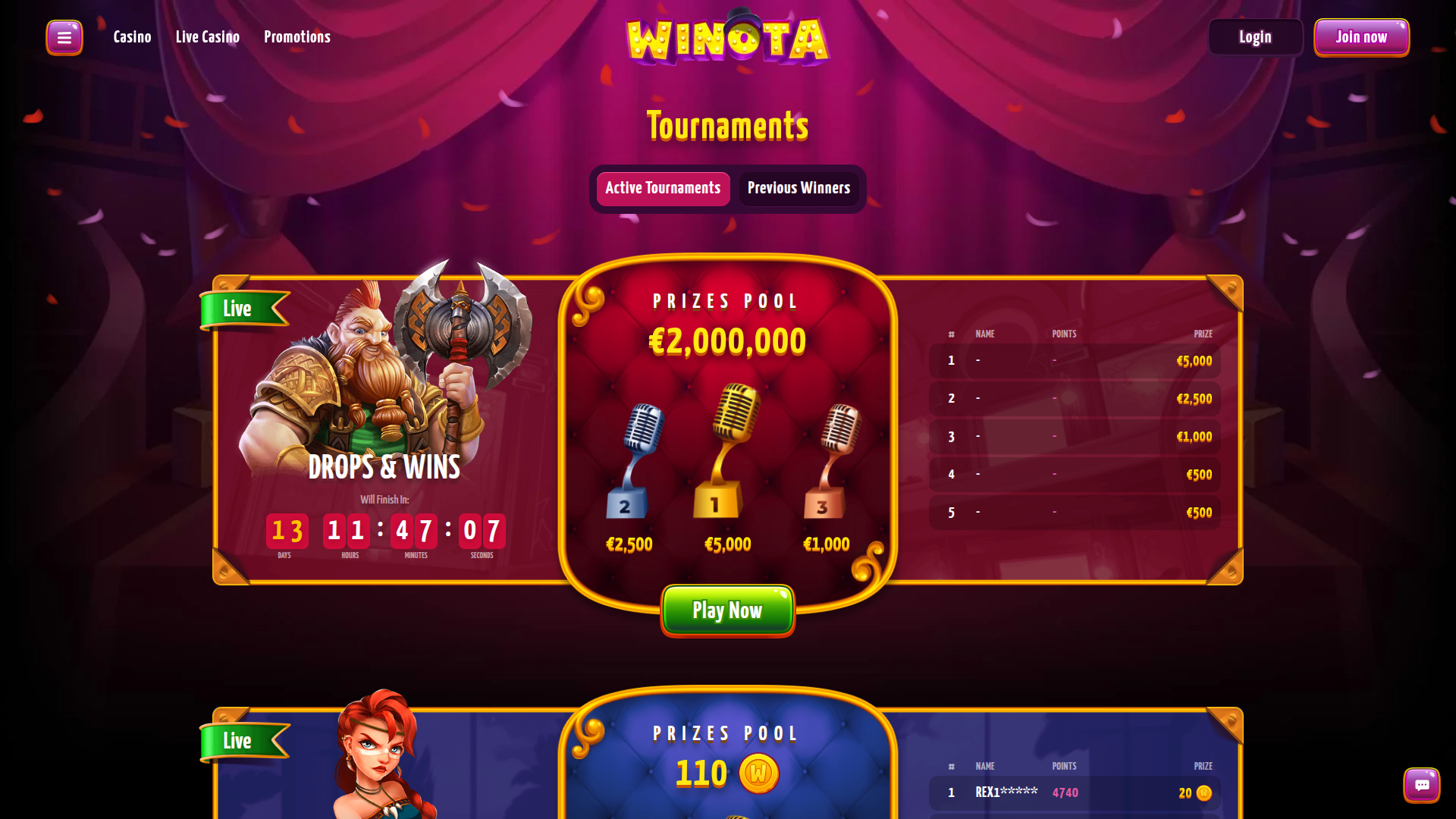Click the Live ribbon on Drops & Wins card
This screenshot has width=1456, height=819.
pos(237,309)
